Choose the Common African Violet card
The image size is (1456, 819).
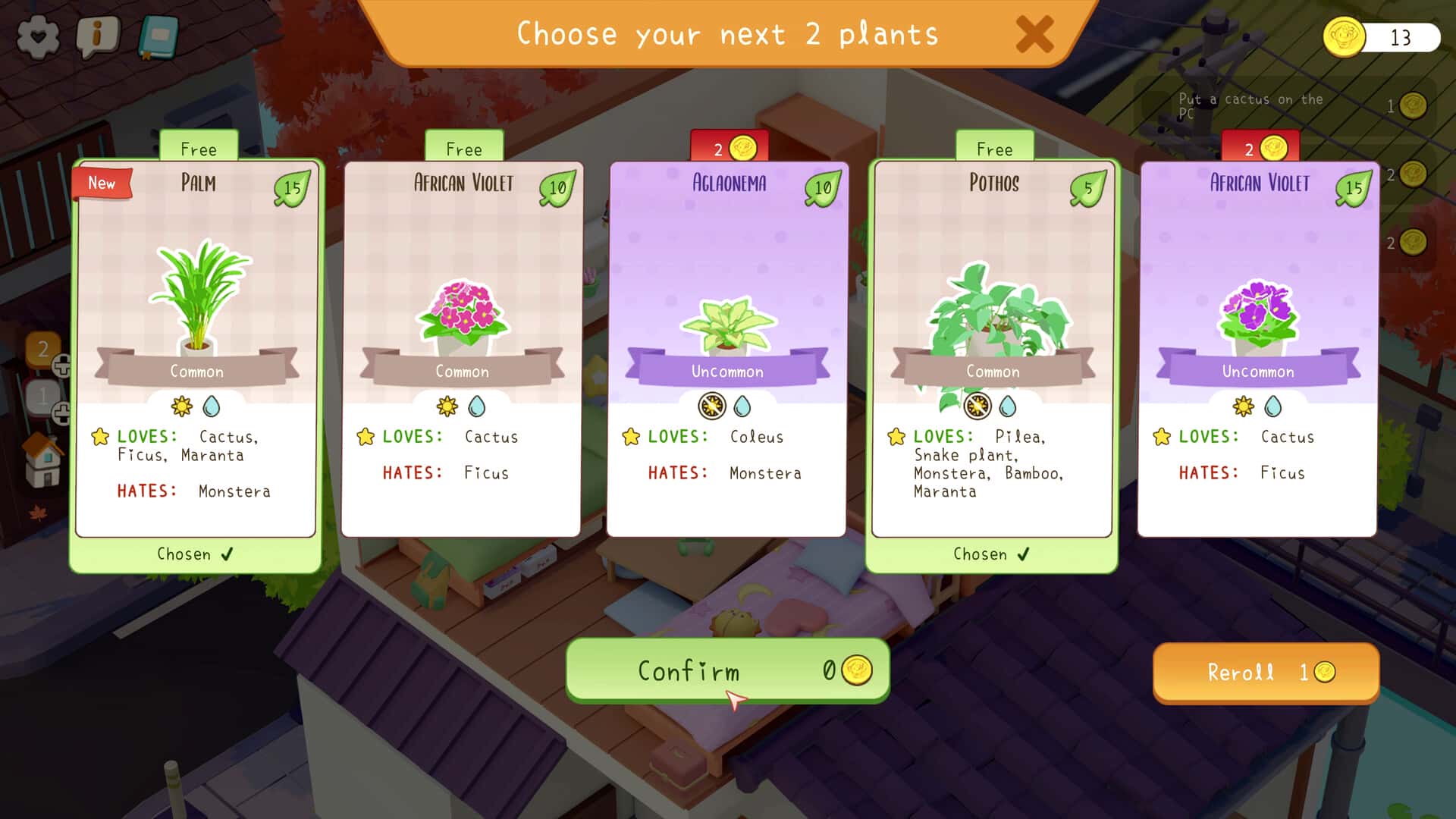tap(461, 349)
